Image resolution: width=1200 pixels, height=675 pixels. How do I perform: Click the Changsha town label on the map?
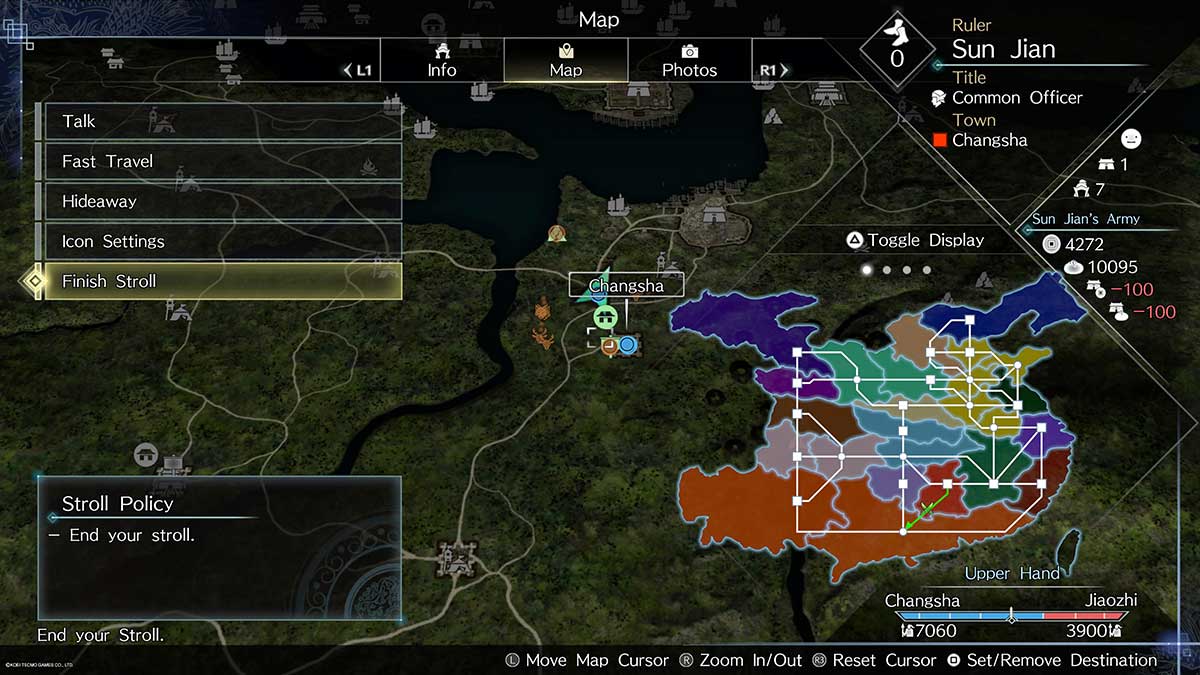(627, 286)
